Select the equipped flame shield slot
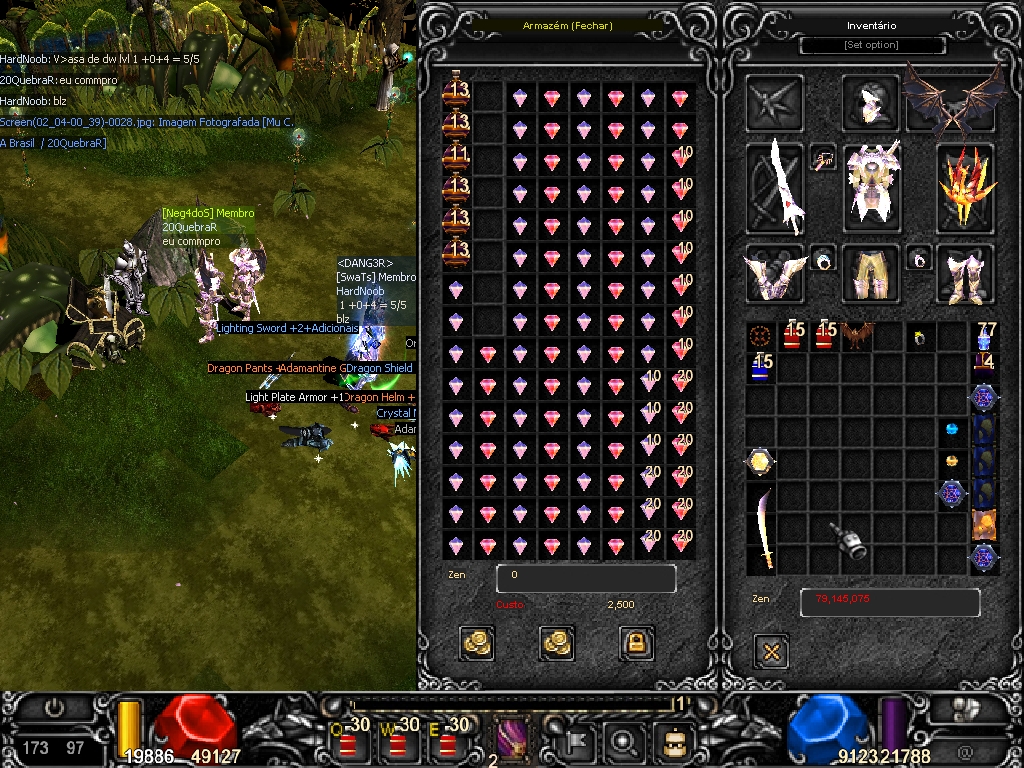Viewport: 1024px width, 768px height. click(x=964, y=187)
